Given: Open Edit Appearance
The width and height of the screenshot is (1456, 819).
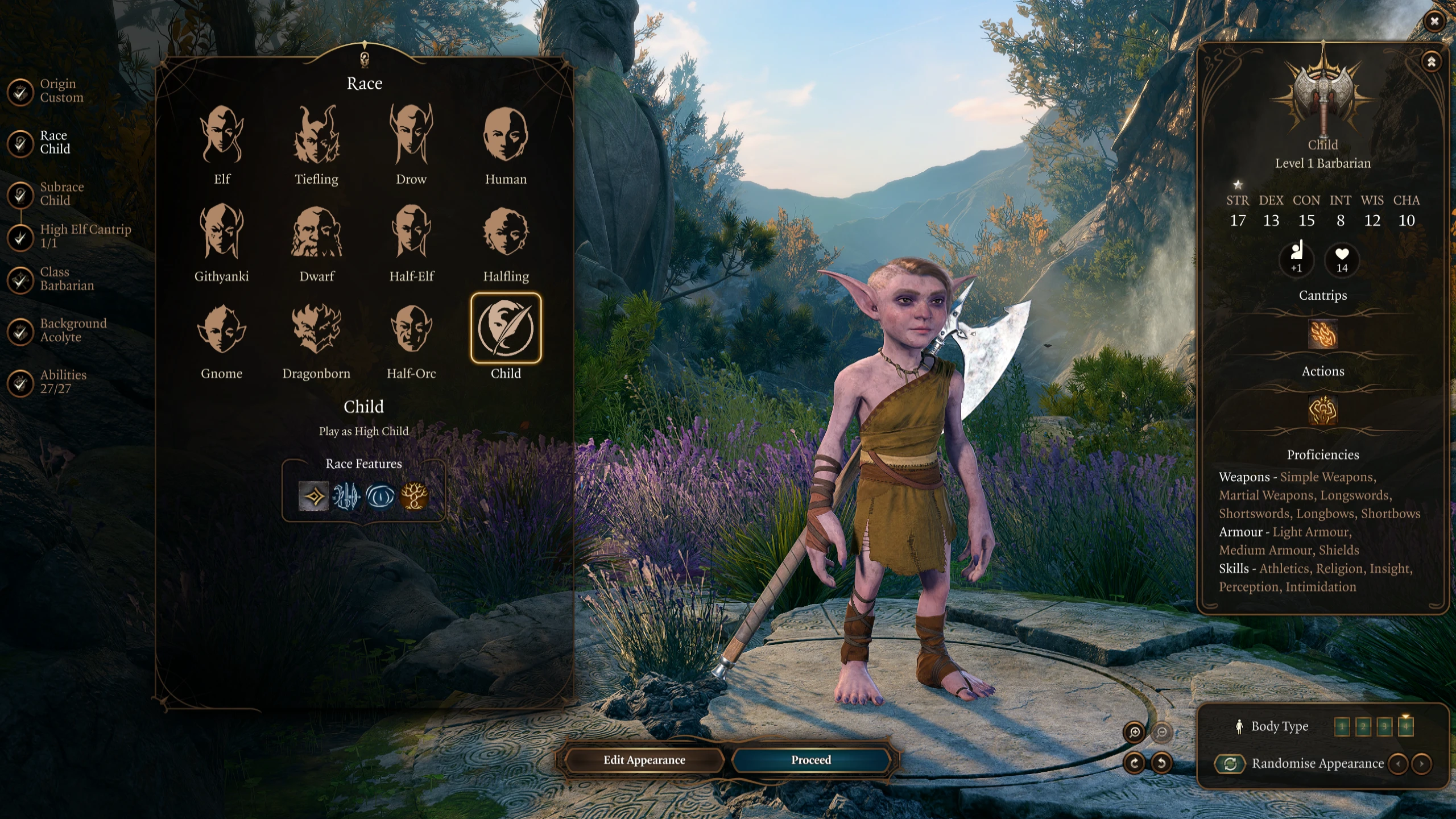Looking at the screenshot, I should [644, 760].
